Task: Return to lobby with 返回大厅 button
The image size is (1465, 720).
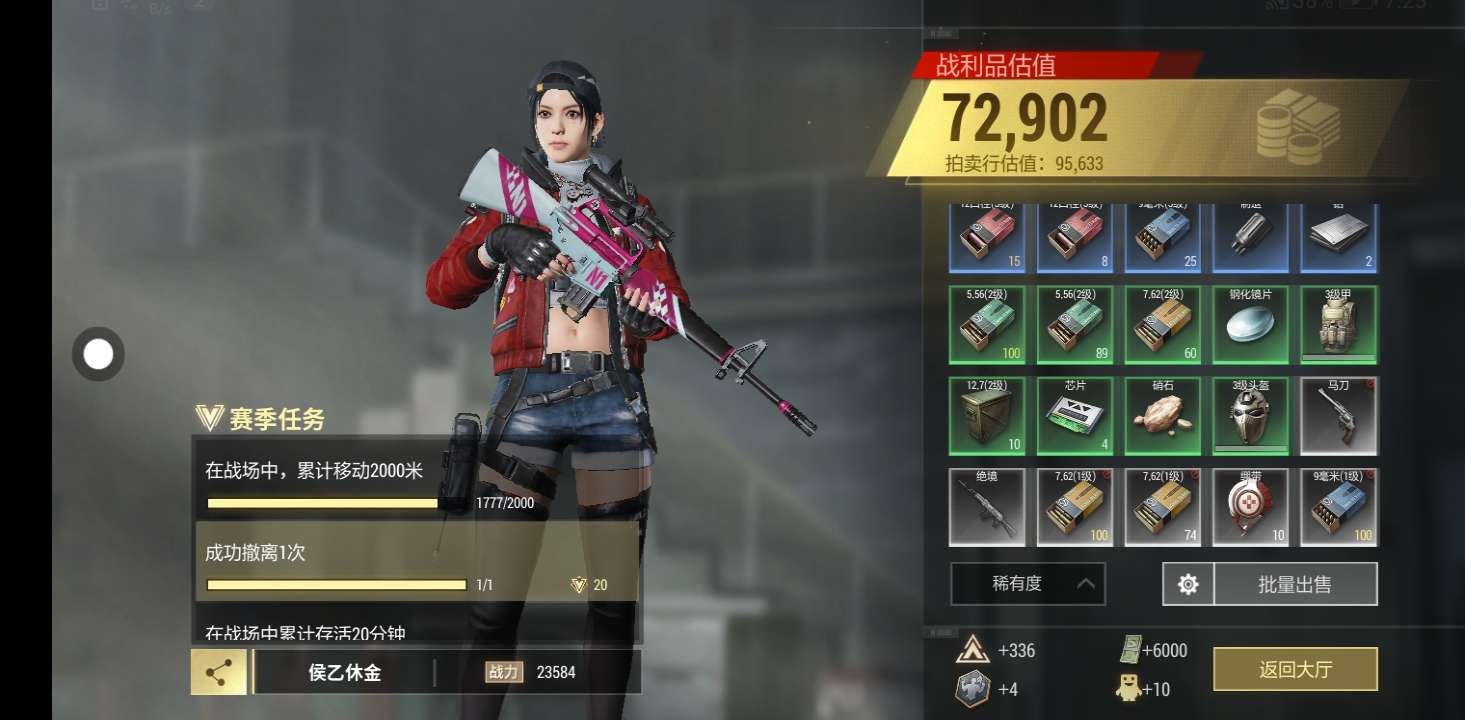Action: pyautogui.click(x=1295, y=669)
